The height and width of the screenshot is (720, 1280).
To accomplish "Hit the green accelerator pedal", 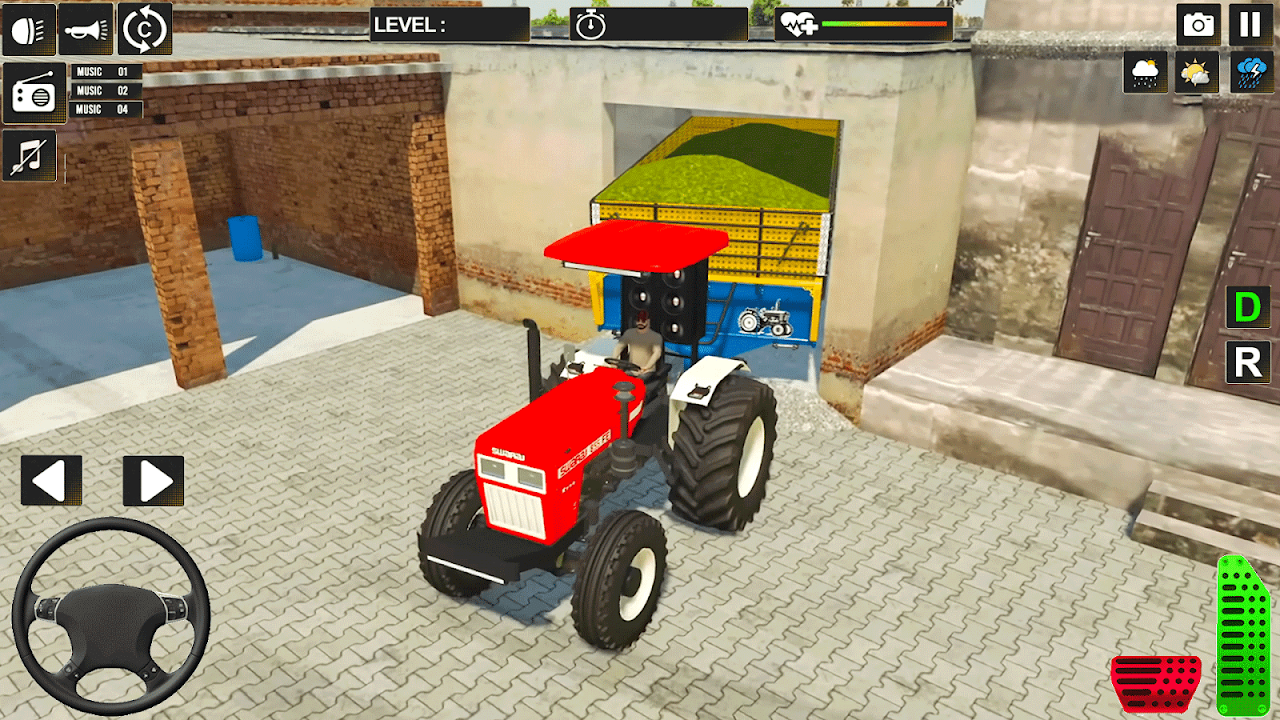I will click(x=1243, y=635).
